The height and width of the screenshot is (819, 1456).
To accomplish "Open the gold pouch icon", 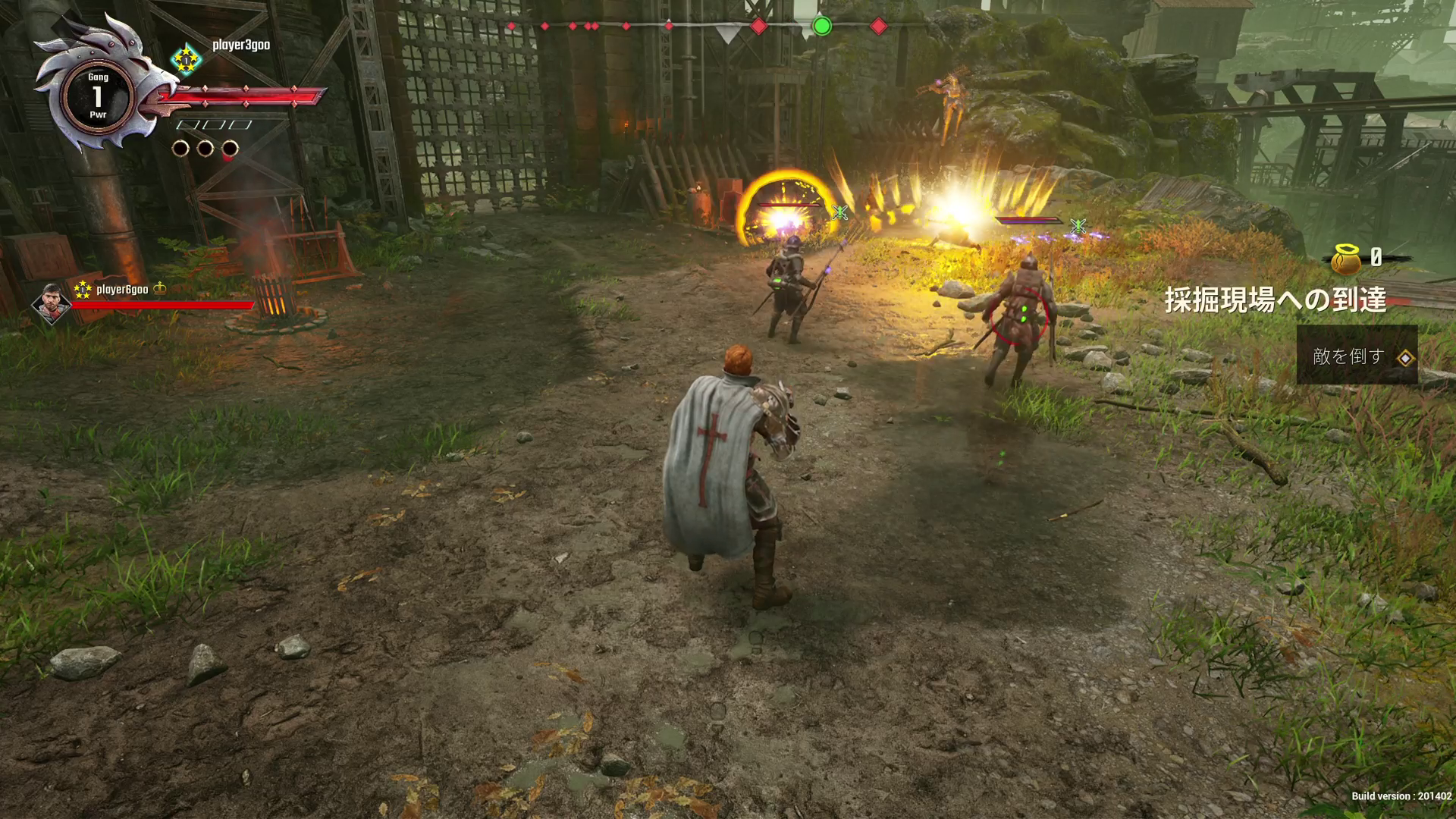I will [x=1346, y=259].
